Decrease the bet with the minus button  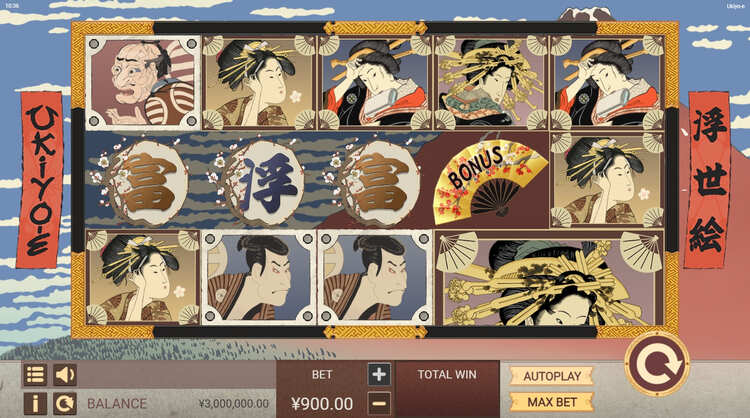[x=379, y=403]
